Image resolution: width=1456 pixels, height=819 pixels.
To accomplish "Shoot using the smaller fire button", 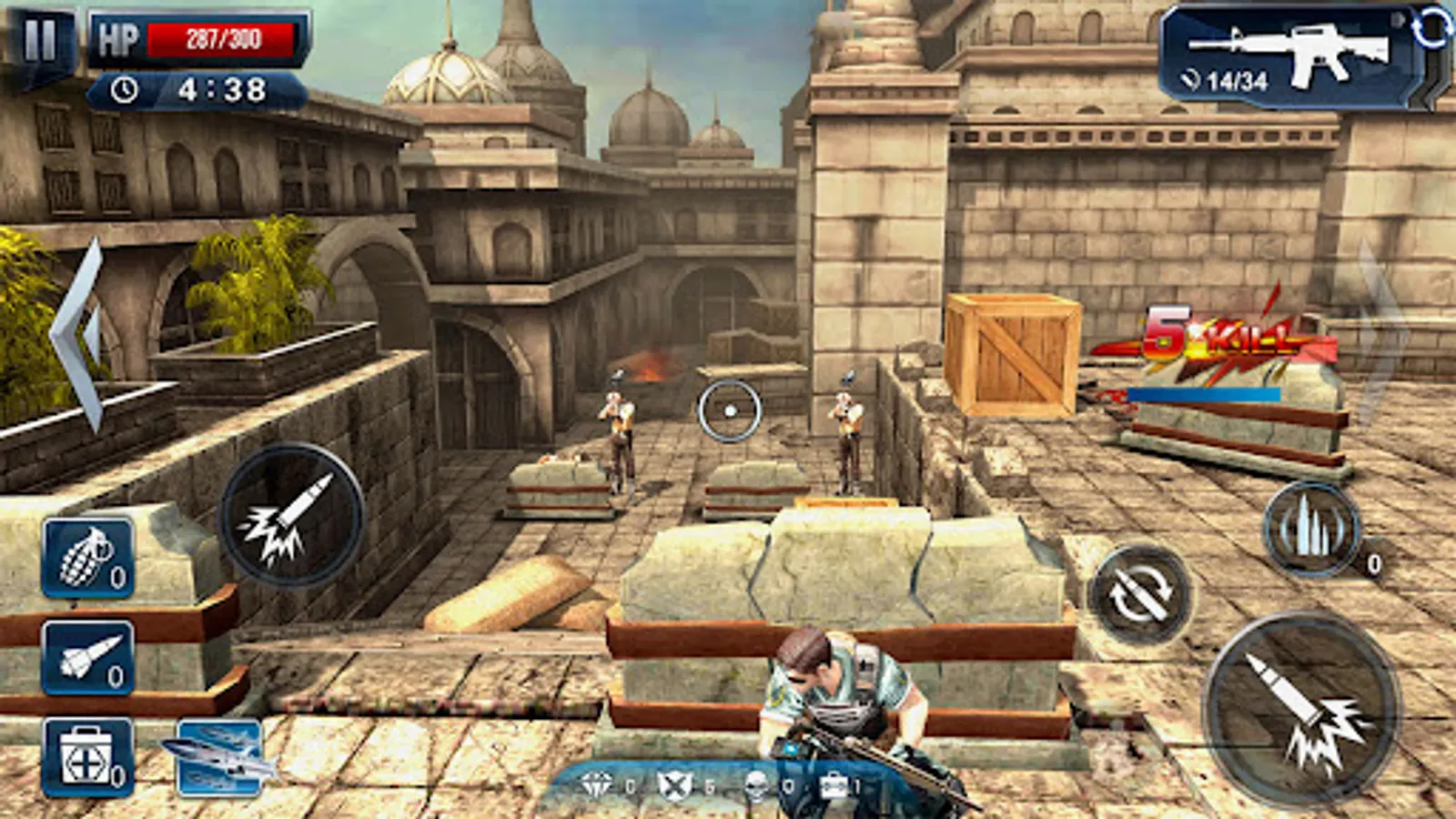I will point(291,515).
